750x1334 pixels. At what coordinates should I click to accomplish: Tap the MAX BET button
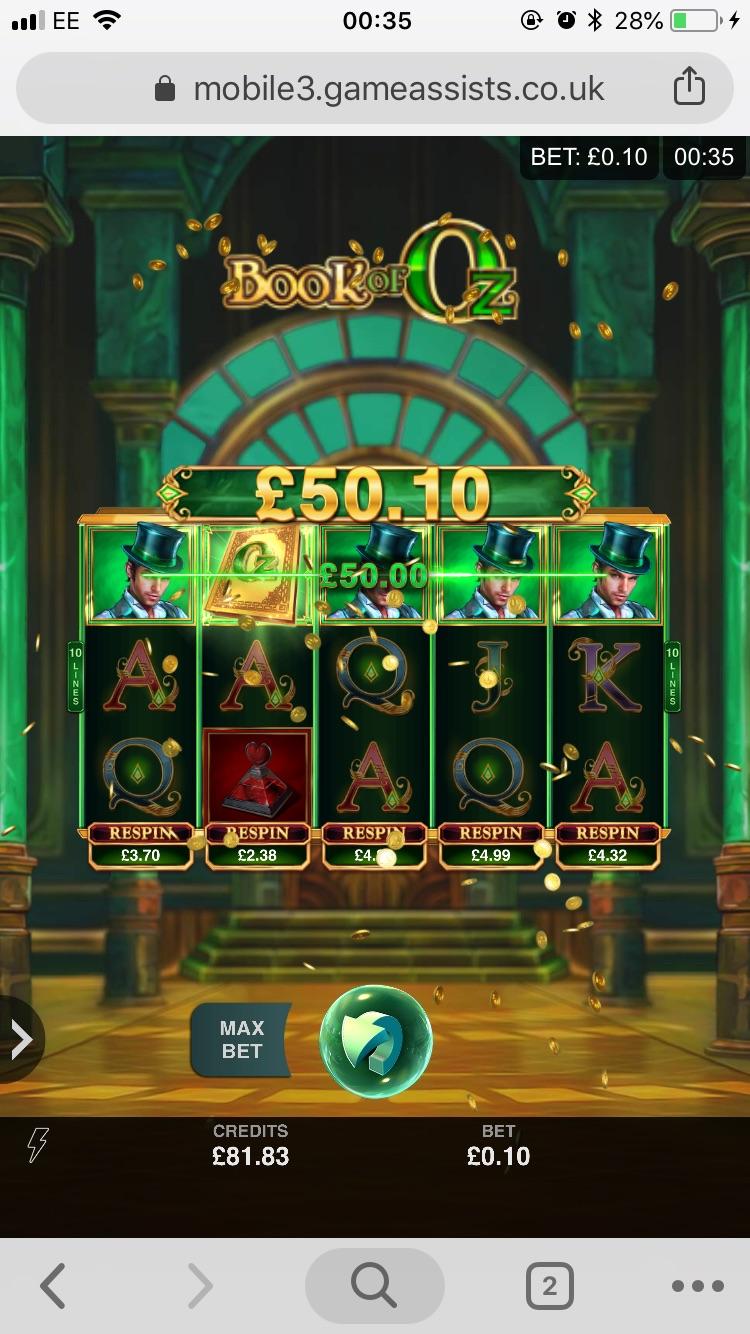241,1040
